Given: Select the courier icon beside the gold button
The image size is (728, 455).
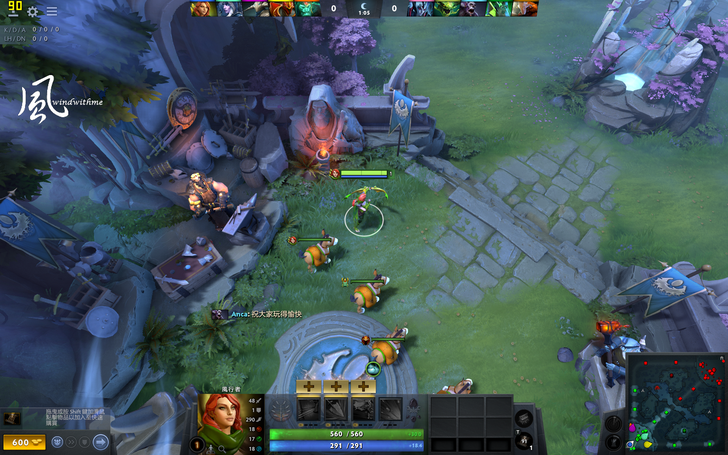Looking at the screenshot, I should (59, 441).
